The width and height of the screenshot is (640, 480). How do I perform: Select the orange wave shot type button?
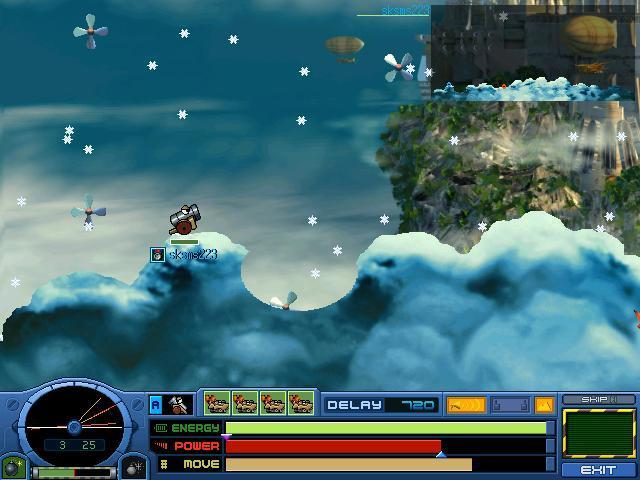click(x=465, y=405)
